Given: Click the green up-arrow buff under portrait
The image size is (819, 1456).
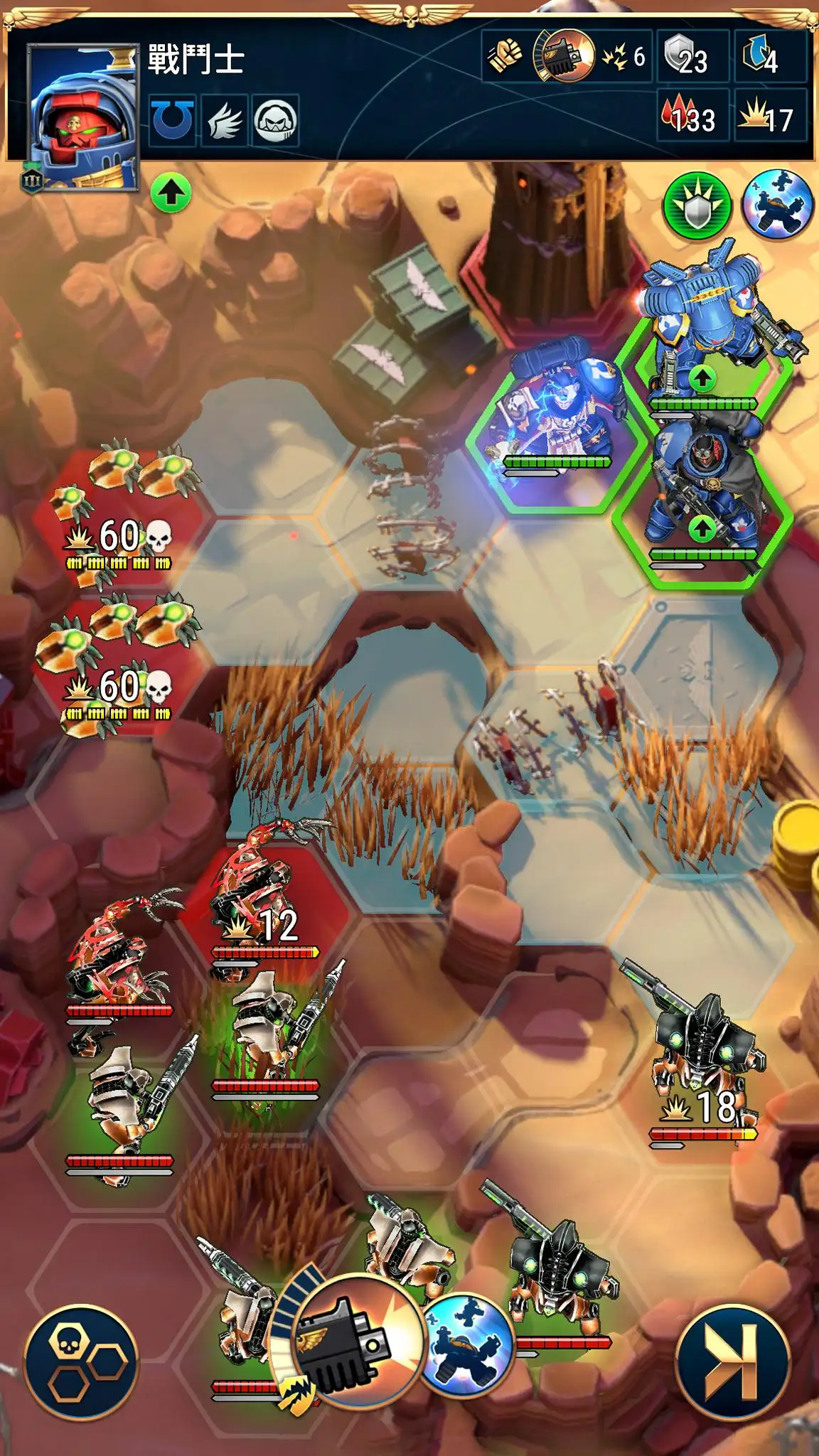Looking at the screenshot, I should pos(171,193).
